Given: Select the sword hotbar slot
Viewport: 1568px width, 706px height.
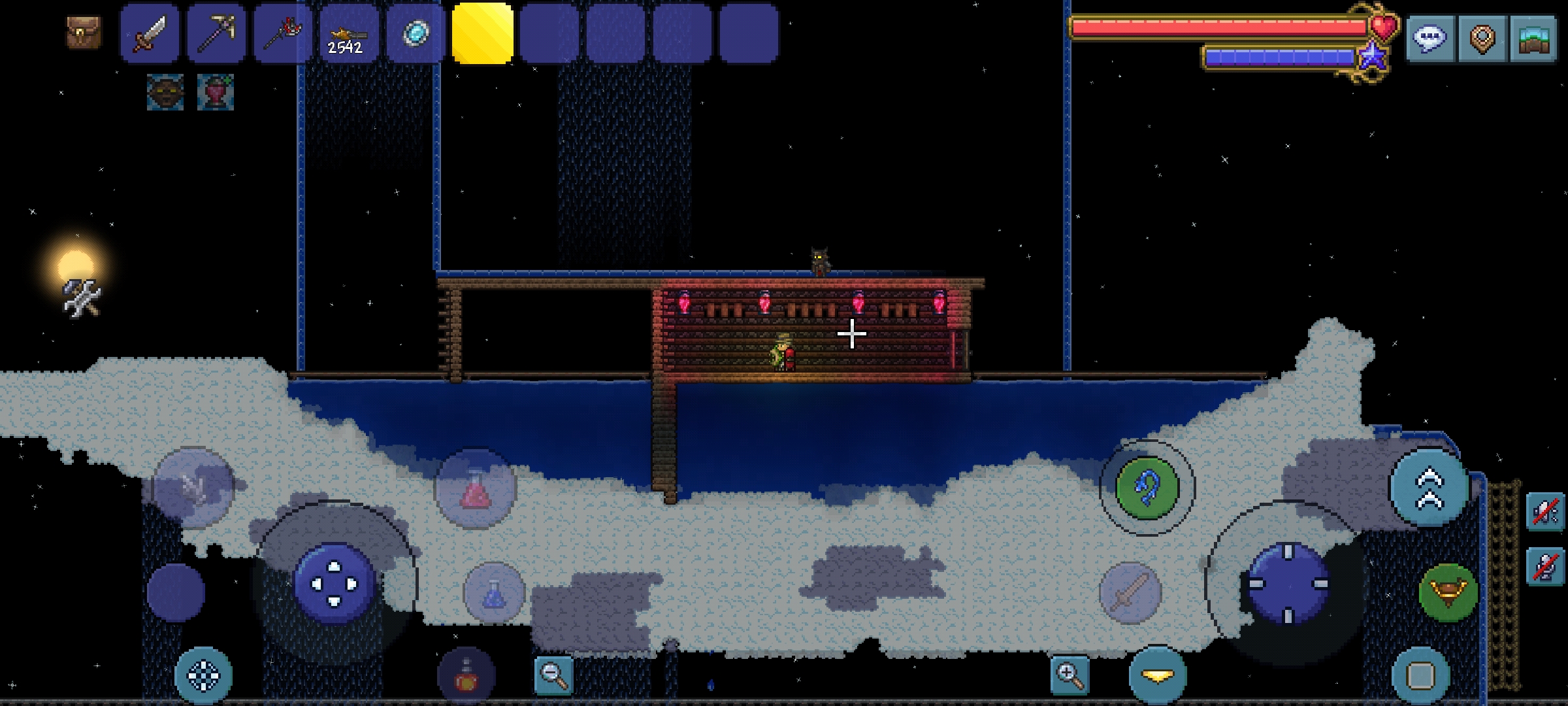Looking at the screenshot, I should pyautogui.click(x=150, y=34).
